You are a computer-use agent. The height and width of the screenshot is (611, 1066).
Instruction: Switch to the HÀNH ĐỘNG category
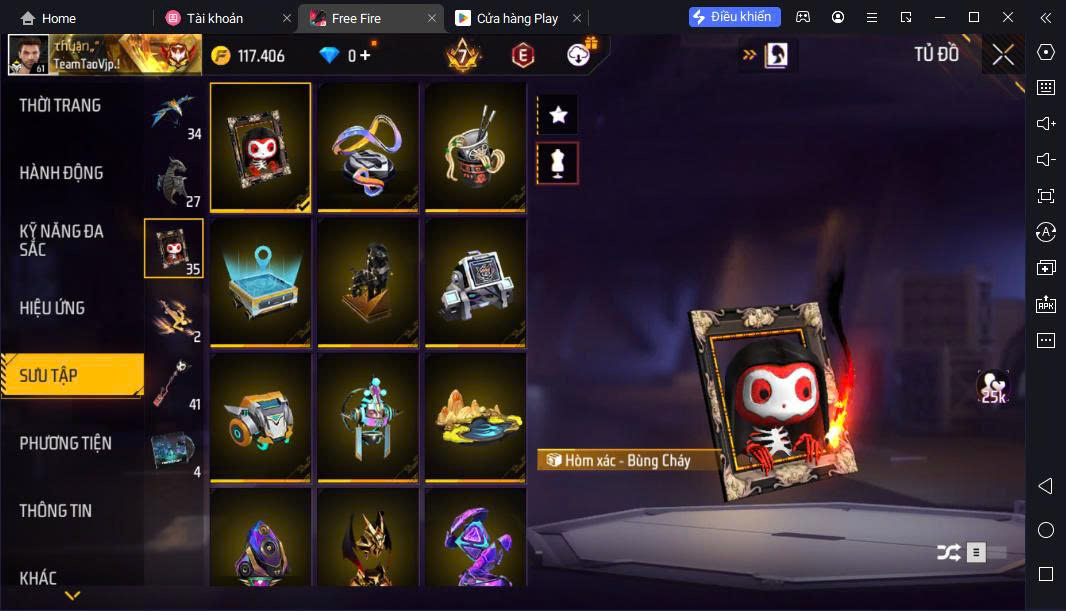coord(61,173)
